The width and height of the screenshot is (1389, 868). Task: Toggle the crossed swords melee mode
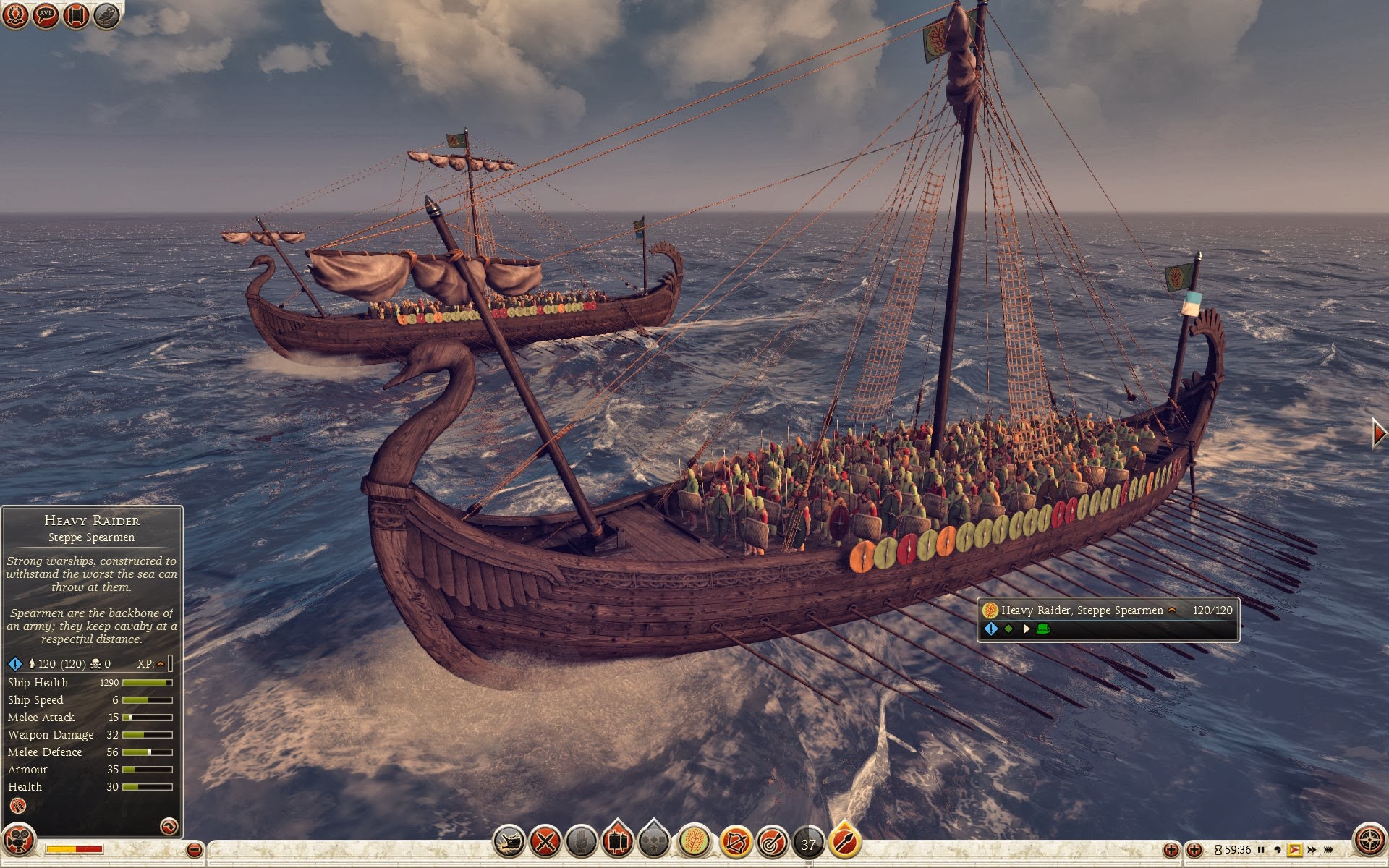point(545,842)
